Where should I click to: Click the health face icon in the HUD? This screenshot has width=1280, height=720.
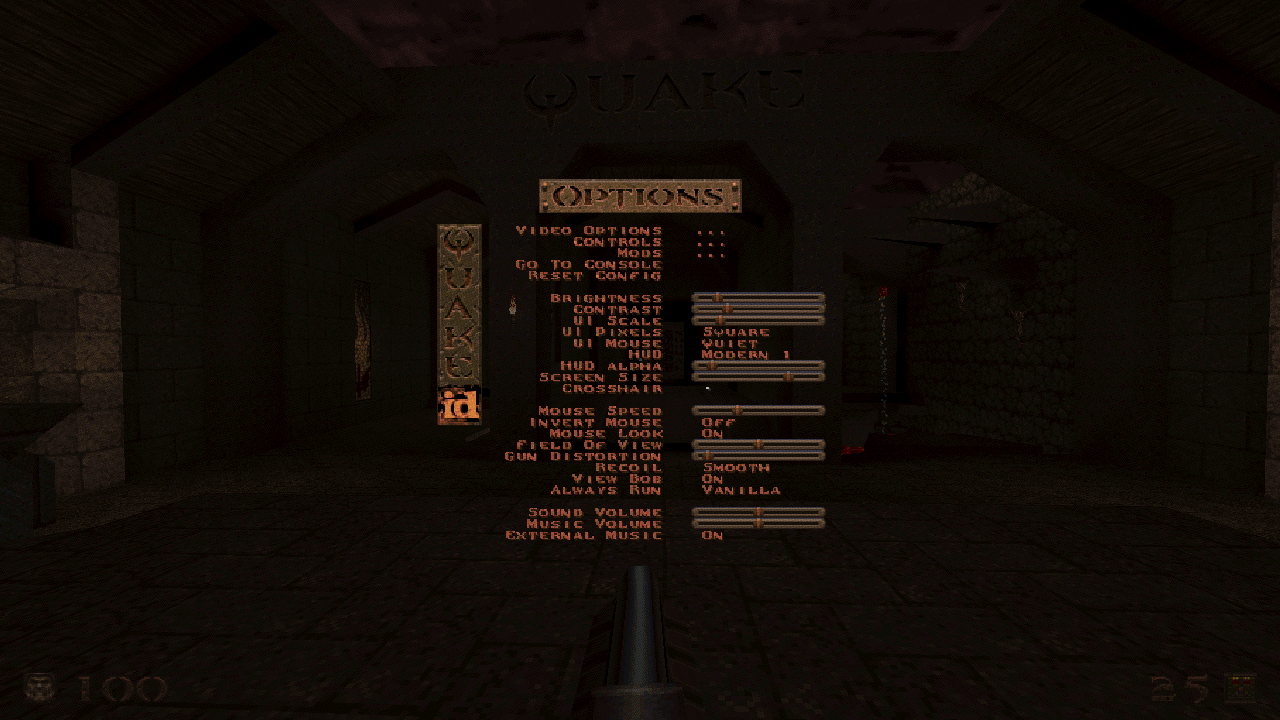click(x=38, y=687)
